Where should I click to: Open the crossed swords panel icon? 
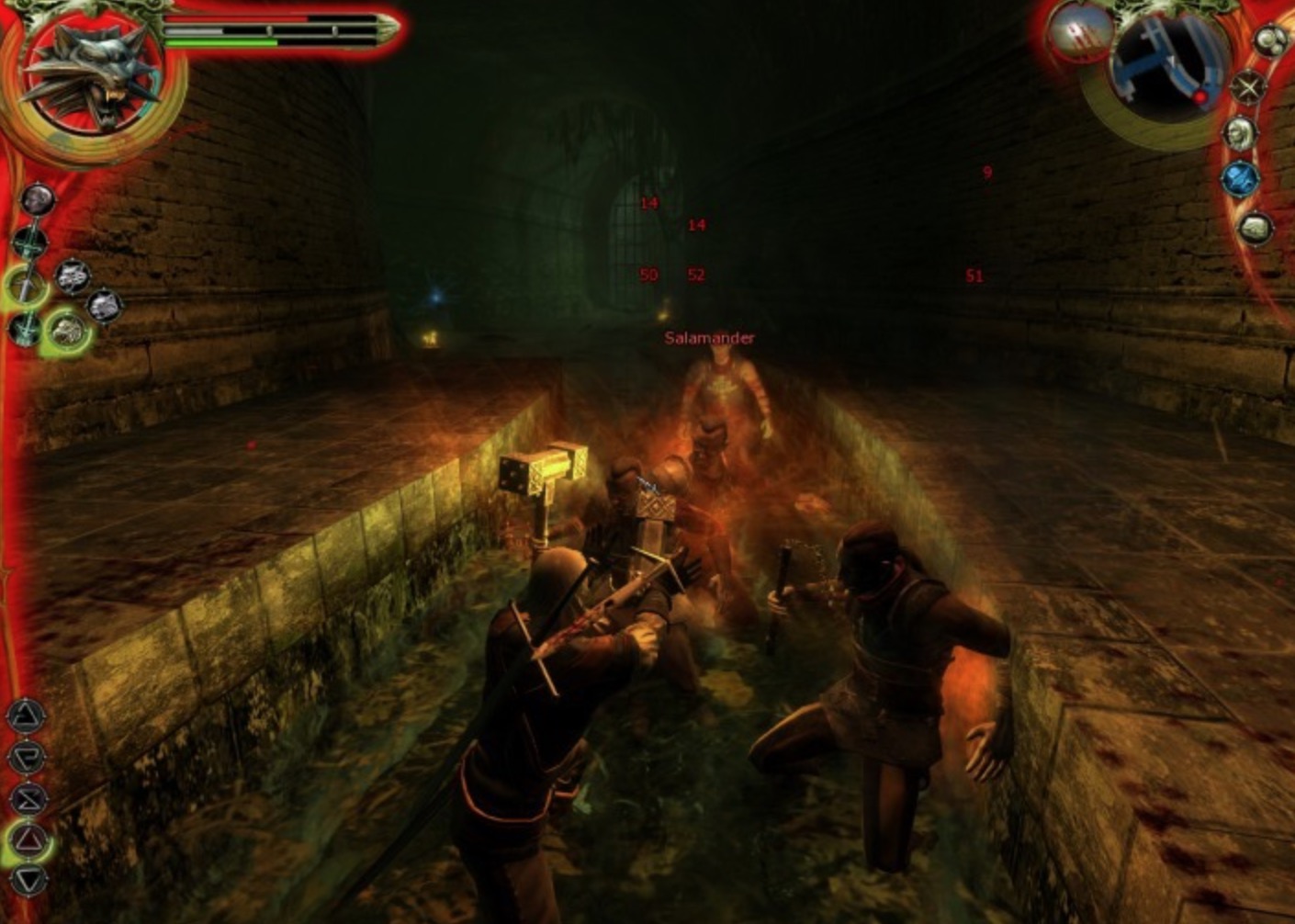pos(1249,87)
